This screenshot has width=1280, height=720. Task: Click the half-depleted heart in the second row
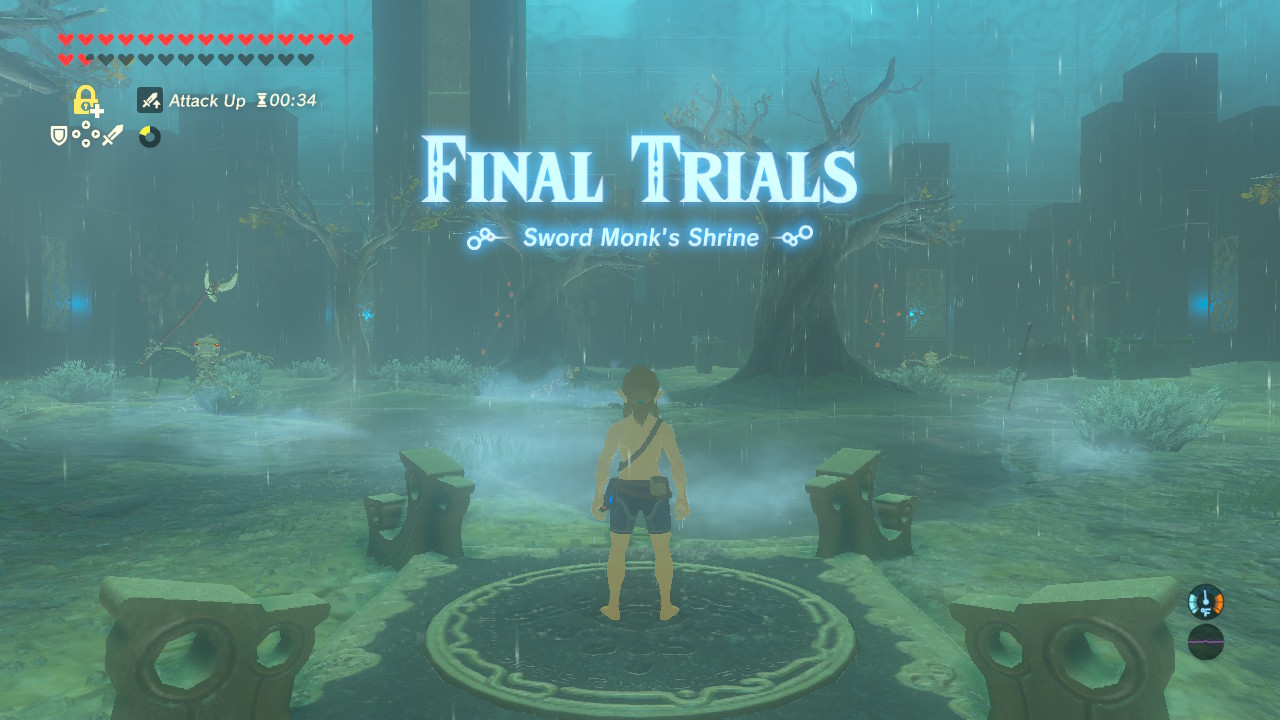tap(85, 58)
